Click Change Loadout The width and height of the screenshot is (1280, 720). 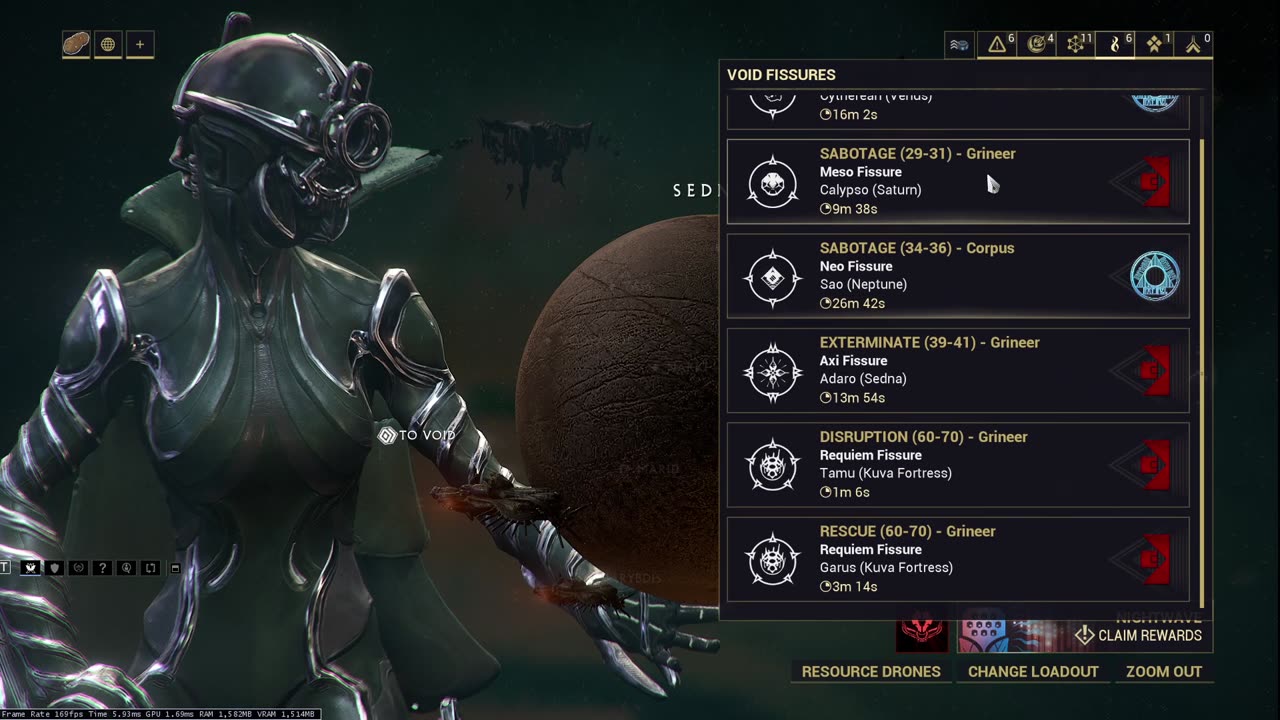(1033, 672)
